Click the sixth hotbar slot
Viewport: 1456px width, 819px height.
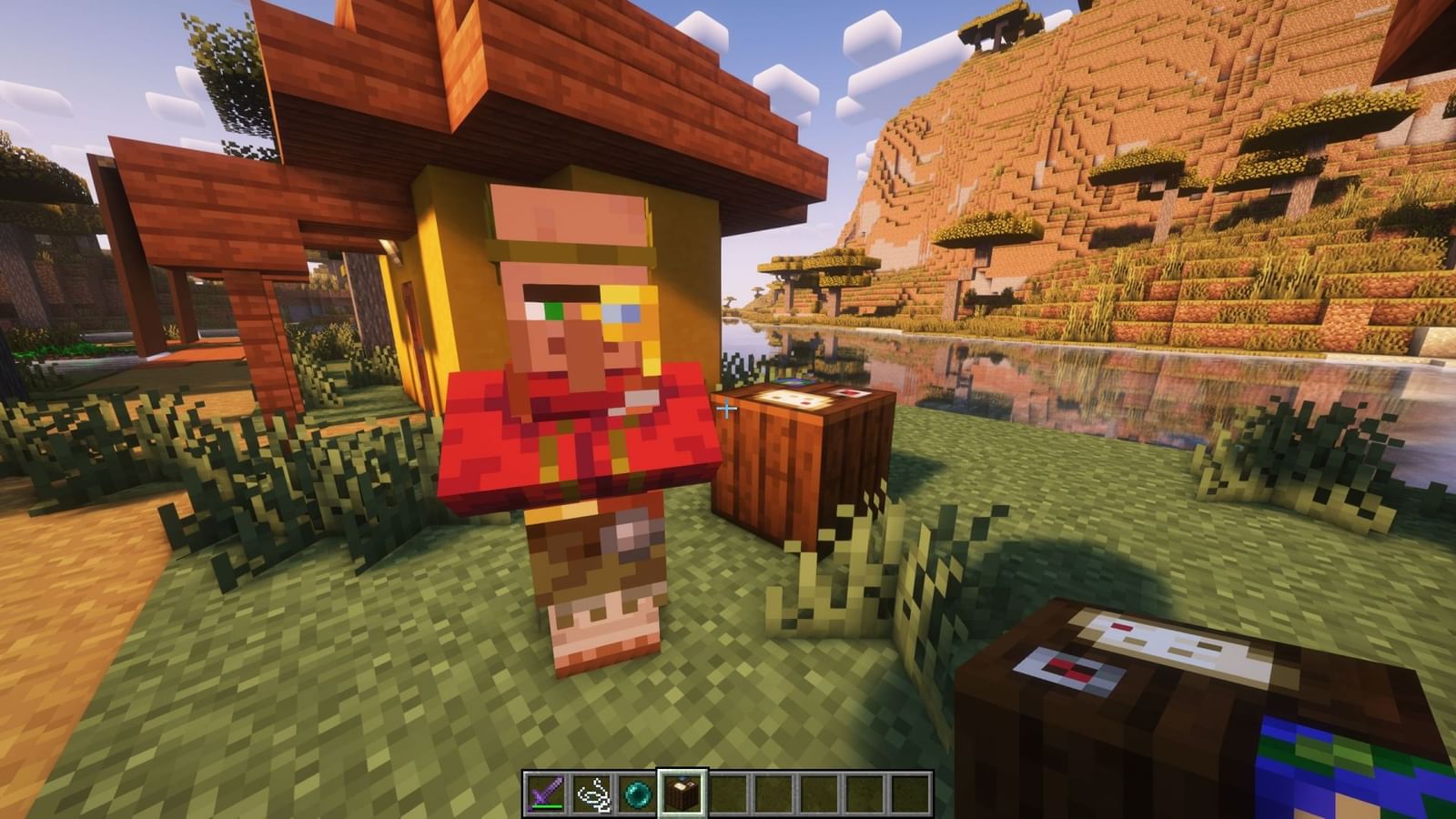point(773,790)
